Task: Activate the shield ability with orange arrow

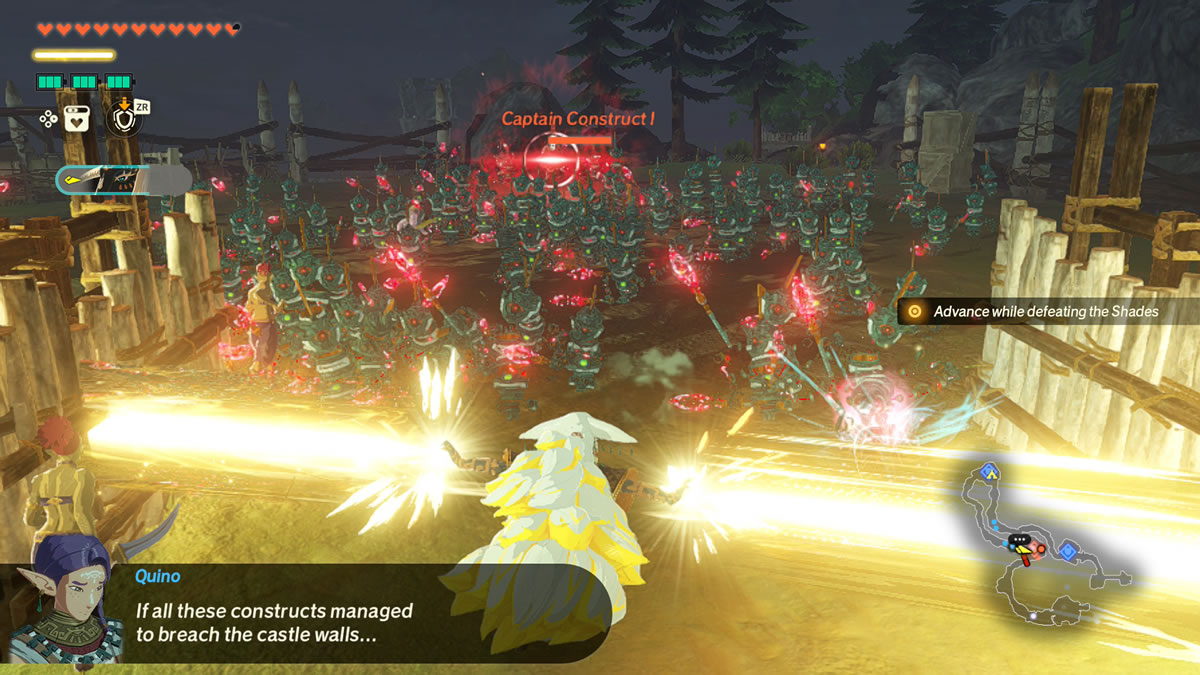Action: [125, 118]
